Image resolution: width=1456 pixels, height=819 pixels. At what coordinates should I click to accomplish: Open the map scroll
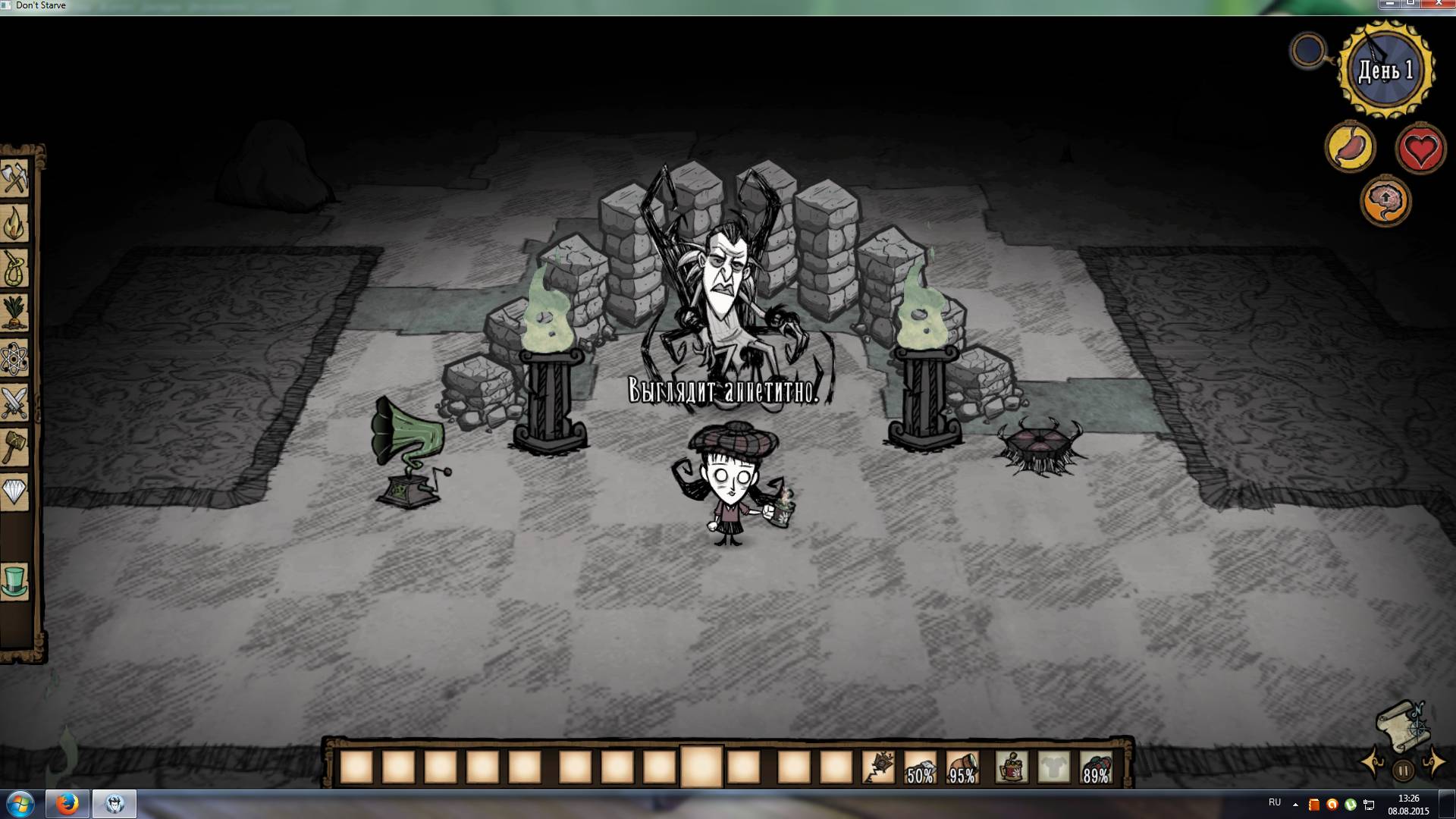[1403, 722]
